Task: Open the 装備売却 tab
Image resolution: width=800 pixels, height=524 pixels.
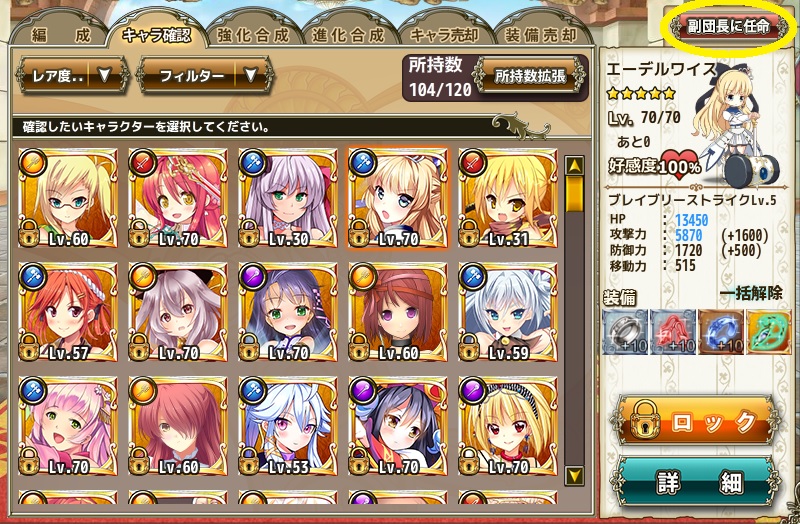Action: 541,33
